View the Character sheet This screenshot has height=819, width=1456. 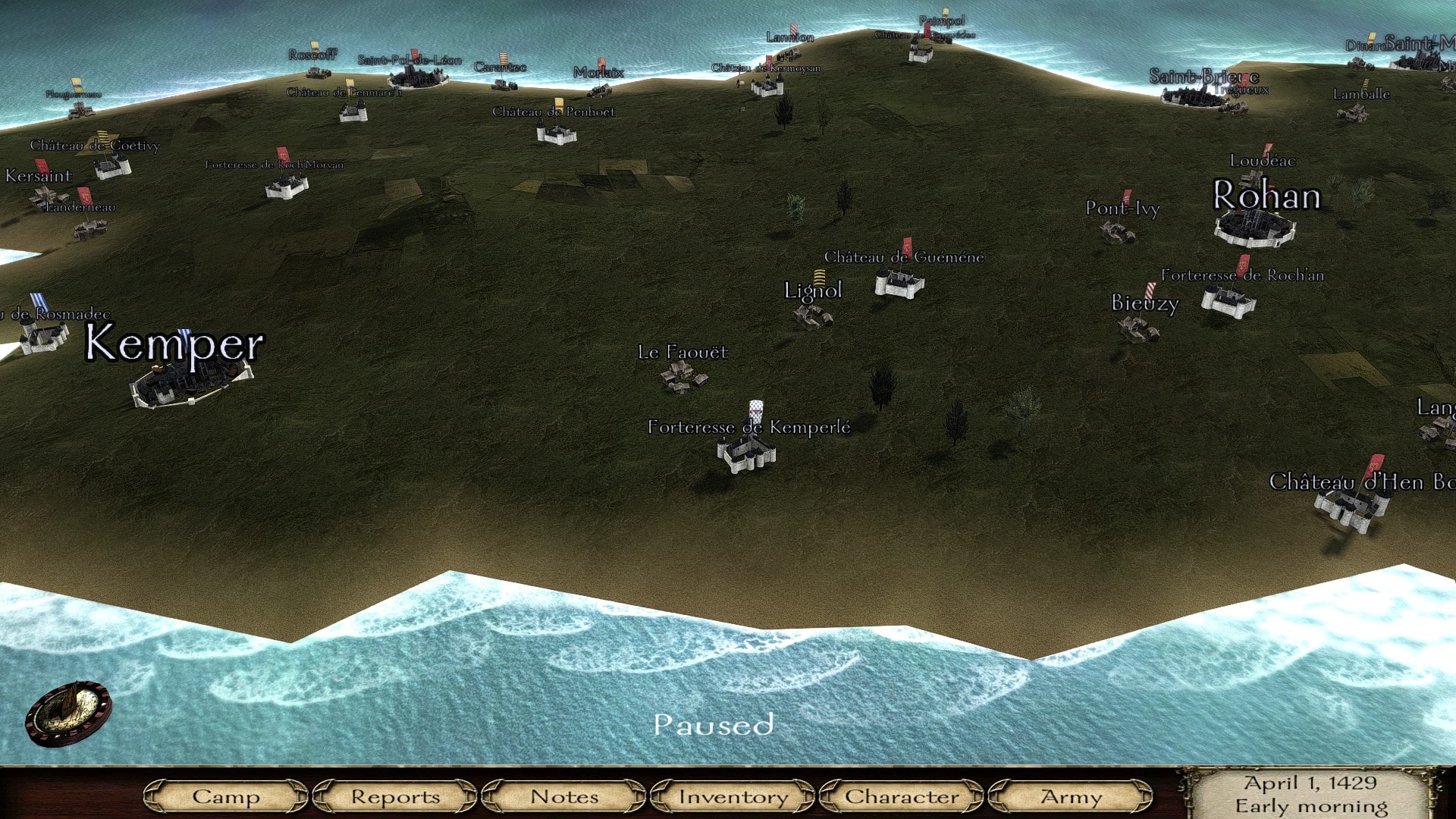point(902,796)
